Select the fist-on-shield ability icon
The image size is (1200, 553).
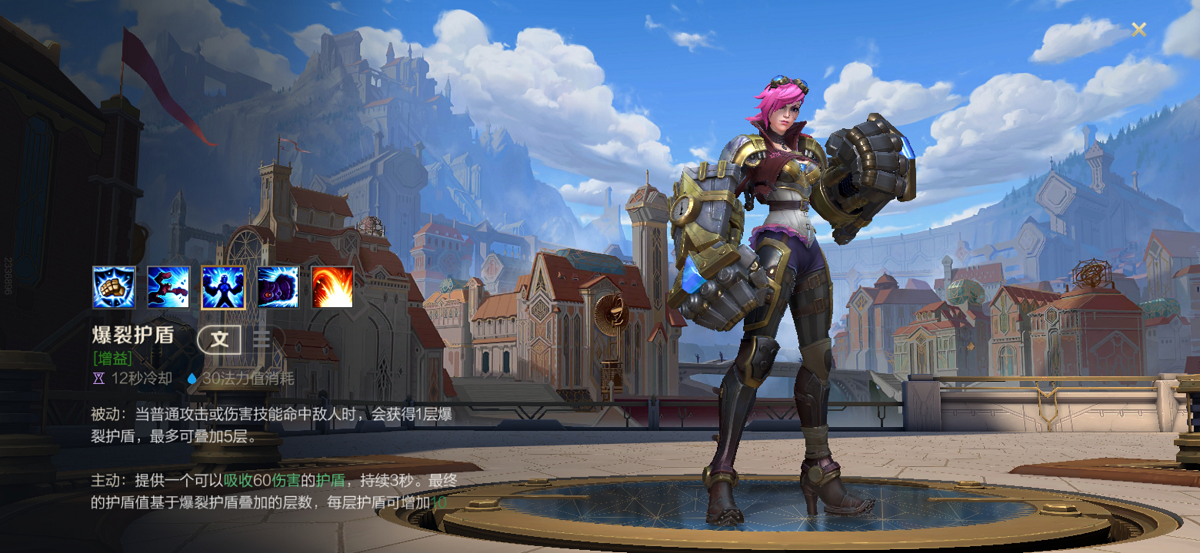click(113, 287)
